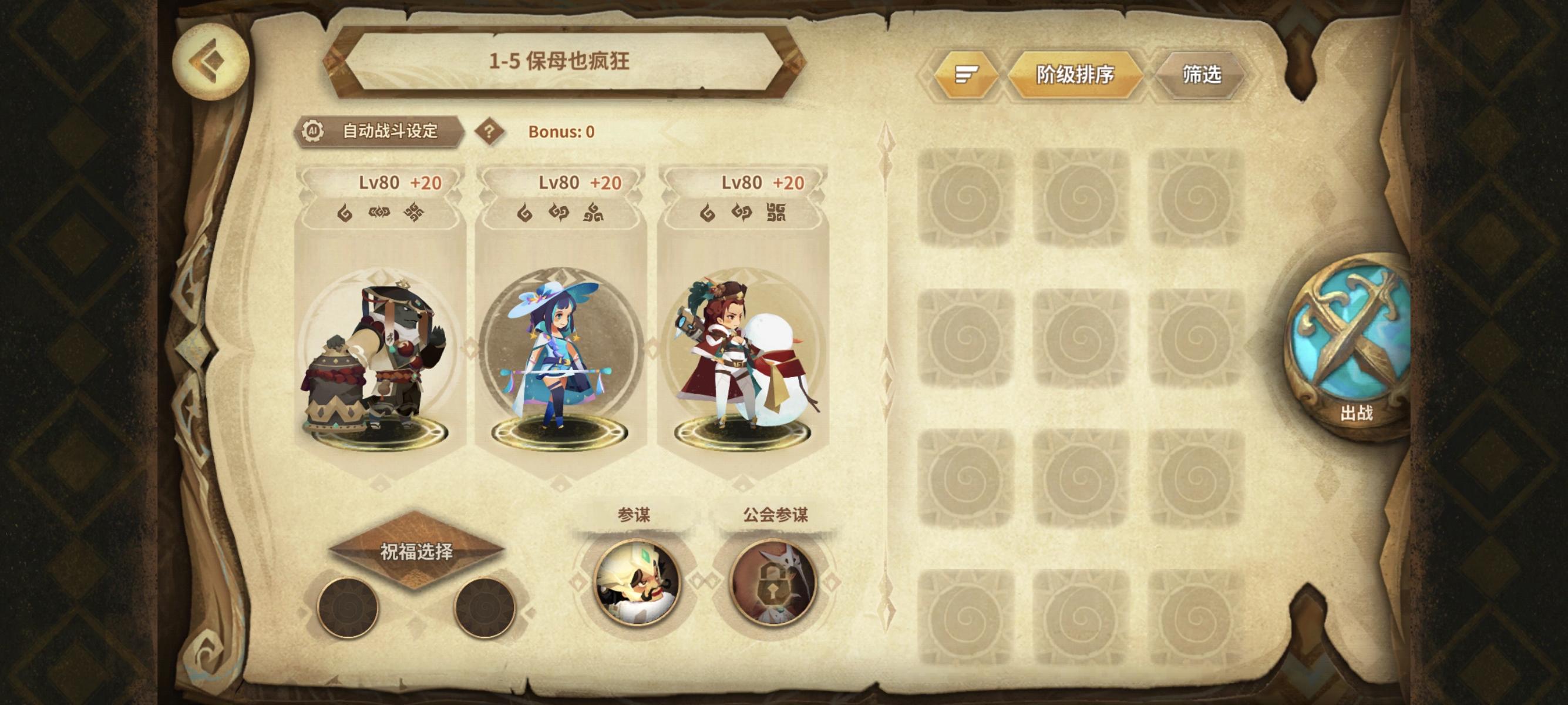Click the Bonus: 0 indicator
The image size is (1568, 705).
[561, 130]
